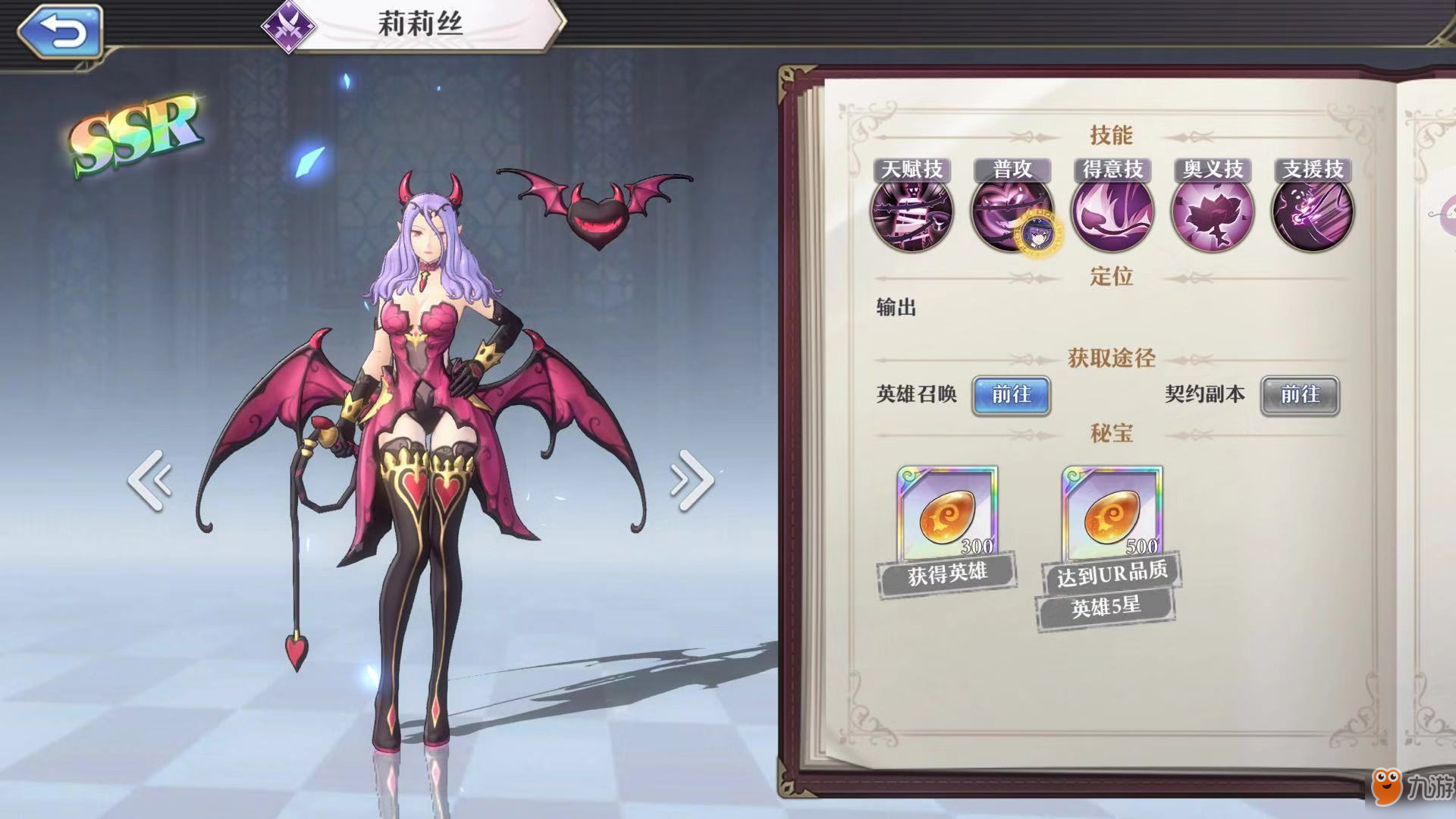Expand the 秘宝 section
This screenshot has width=1456, height=819.
click(1110, 429)
